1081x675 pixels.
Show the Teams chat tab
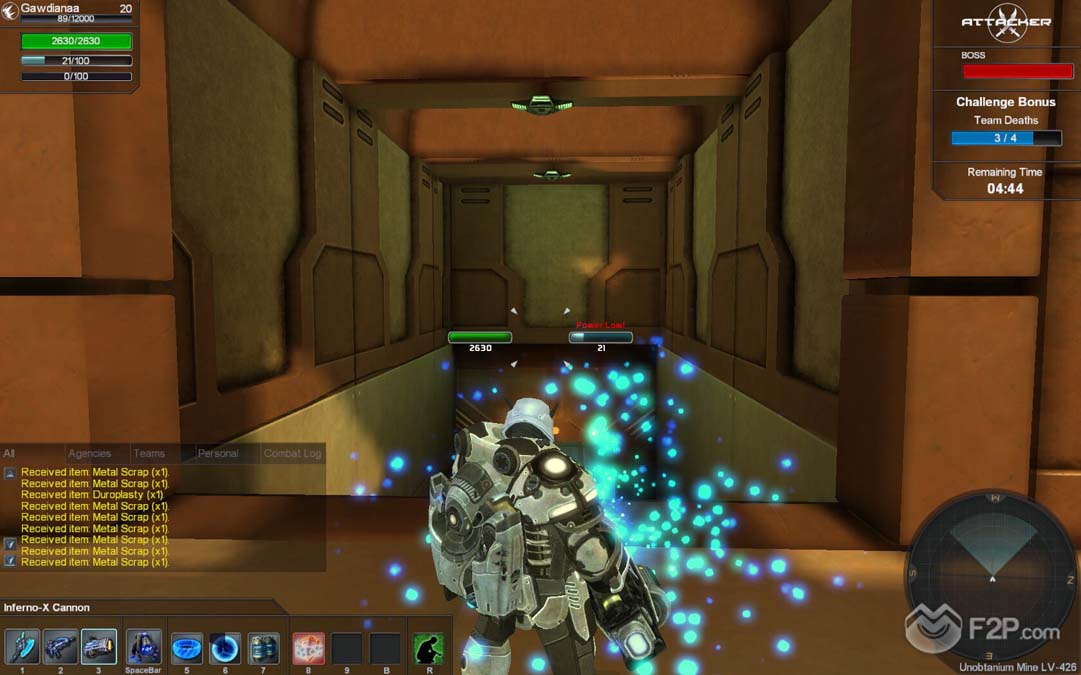[x=149, y=454]
